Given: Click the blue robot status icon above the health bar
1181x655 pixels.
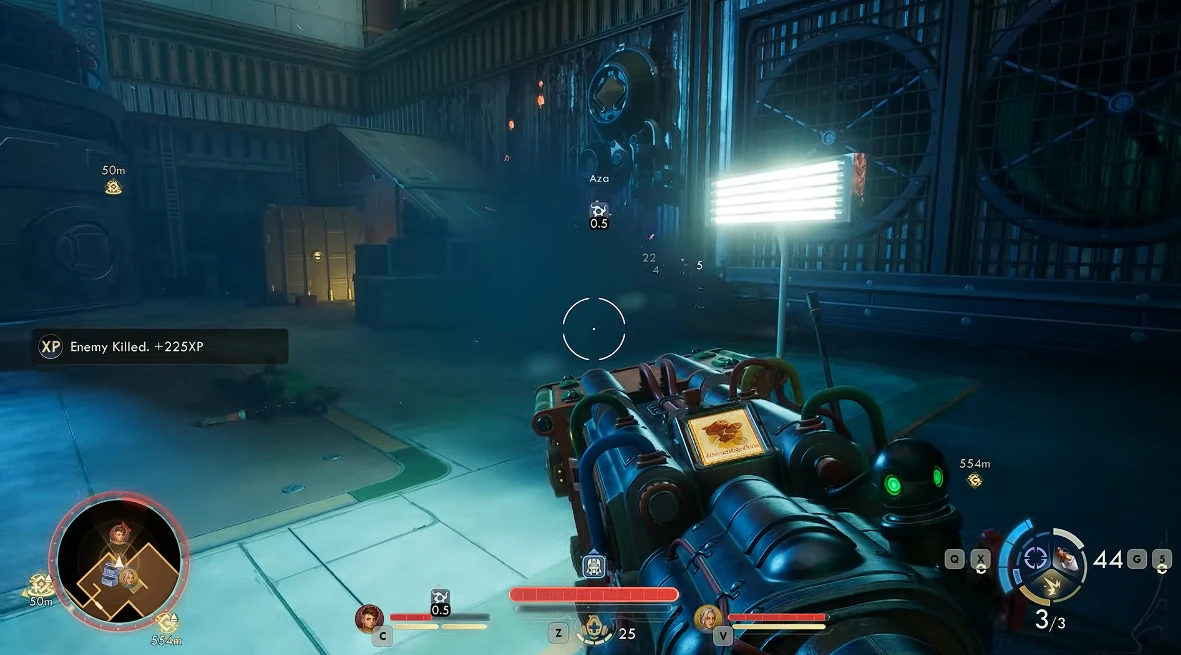Looking at the screenshot, I should click(594, 567).
